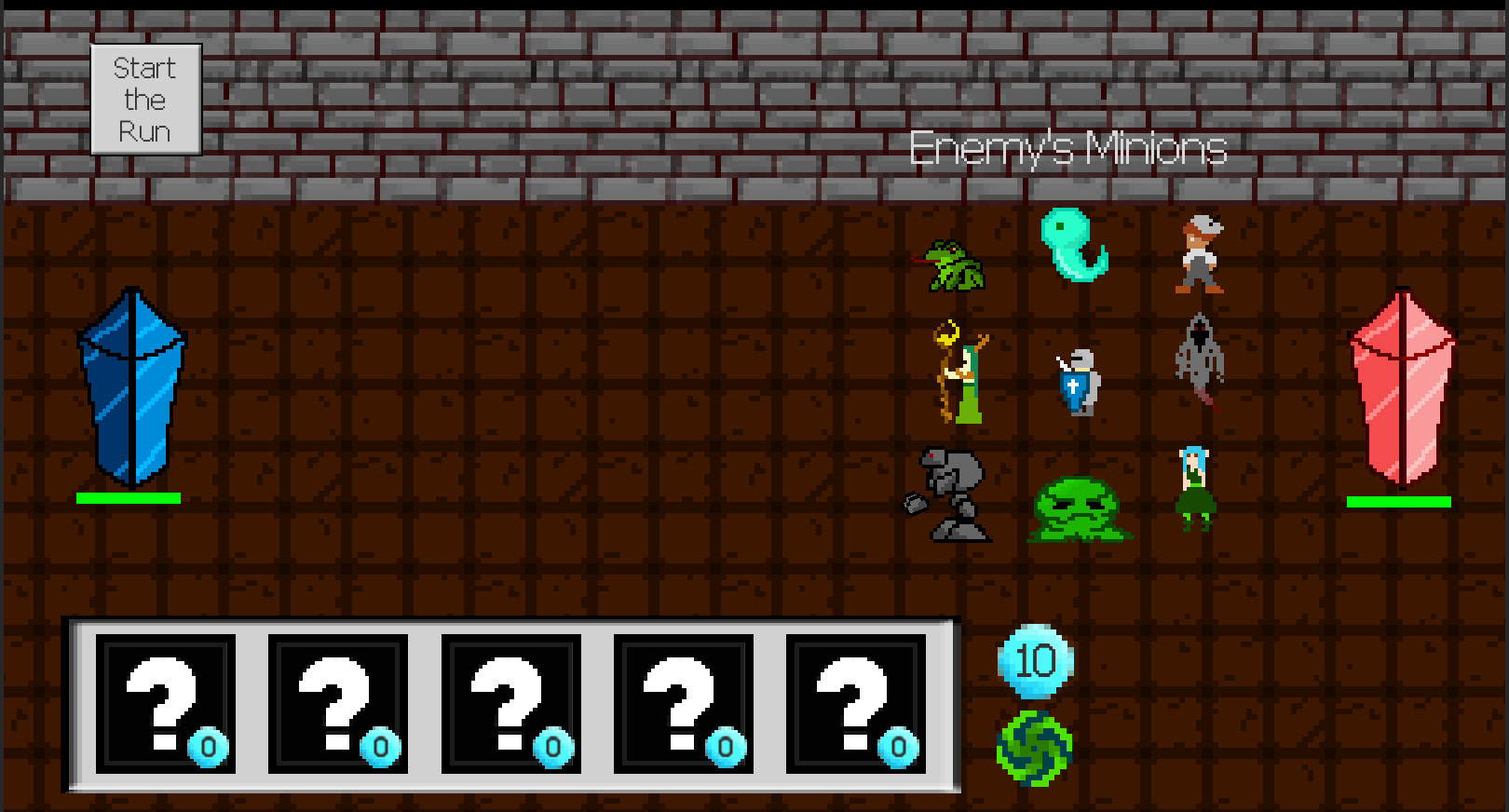Select the priestess minion holding the staff
Screen dimensions: 1509x812
[964, 377]
